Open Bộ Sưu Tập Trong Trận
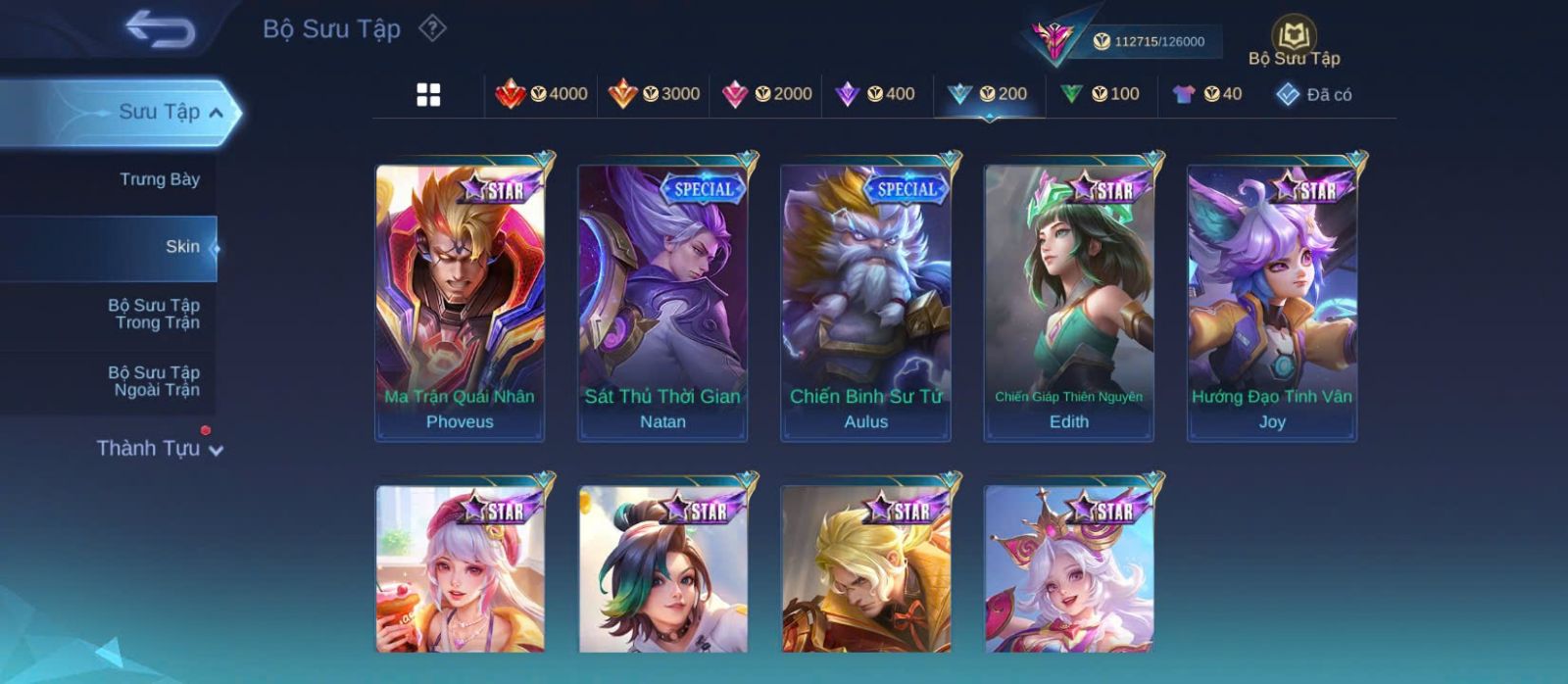The width and height of the screenshot is (1568, 684). (154, 314)
